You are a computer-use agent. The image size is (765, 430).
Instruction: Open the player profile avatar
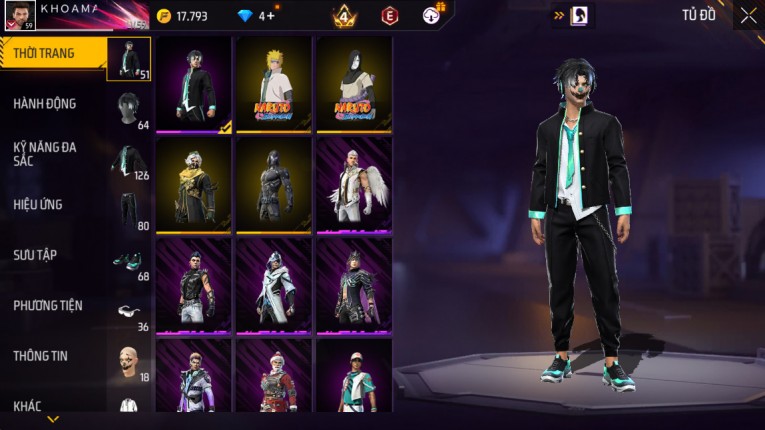coord(19,14)
